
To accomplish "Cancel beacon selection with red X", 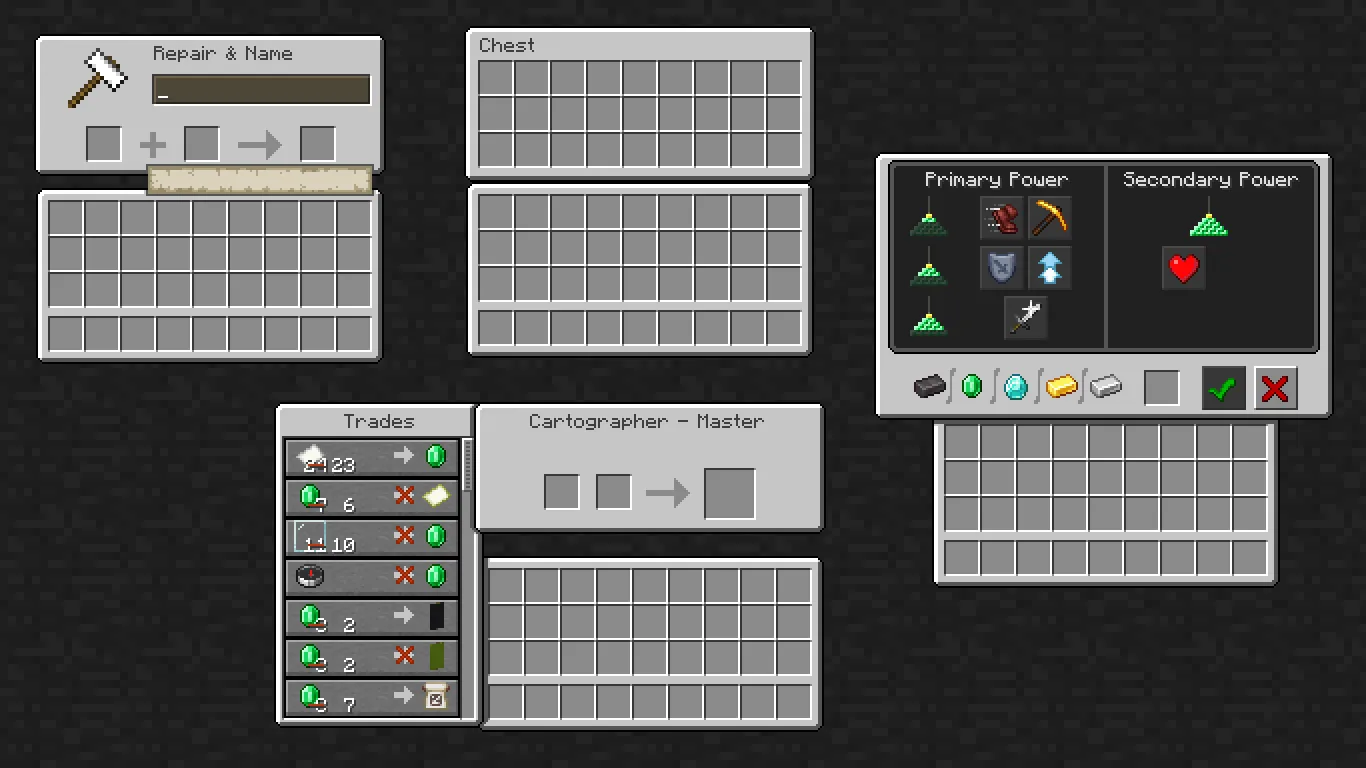I will pos(1275,388).
